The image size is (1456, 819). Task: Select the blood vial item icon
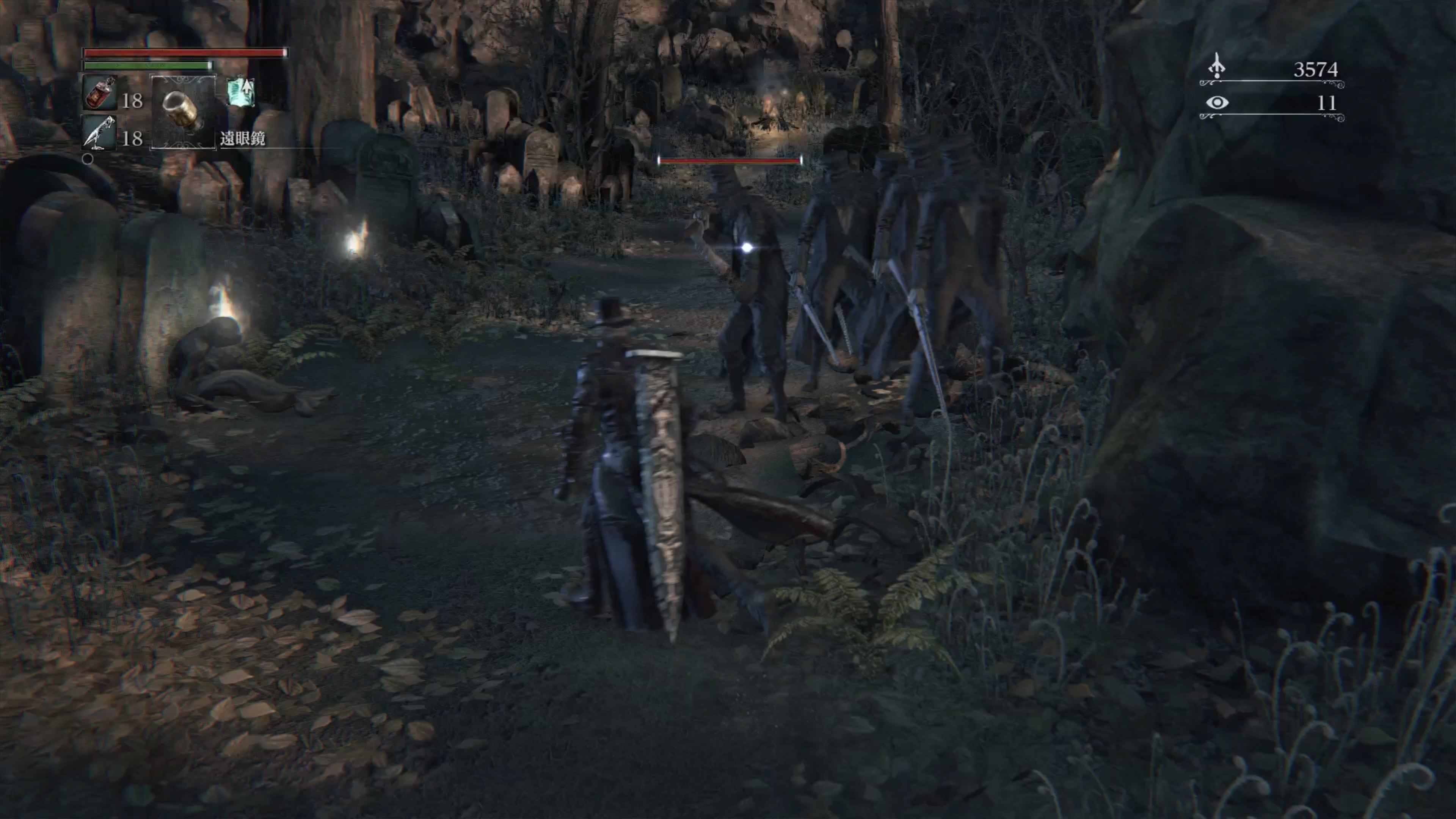[x=100, y=94]
